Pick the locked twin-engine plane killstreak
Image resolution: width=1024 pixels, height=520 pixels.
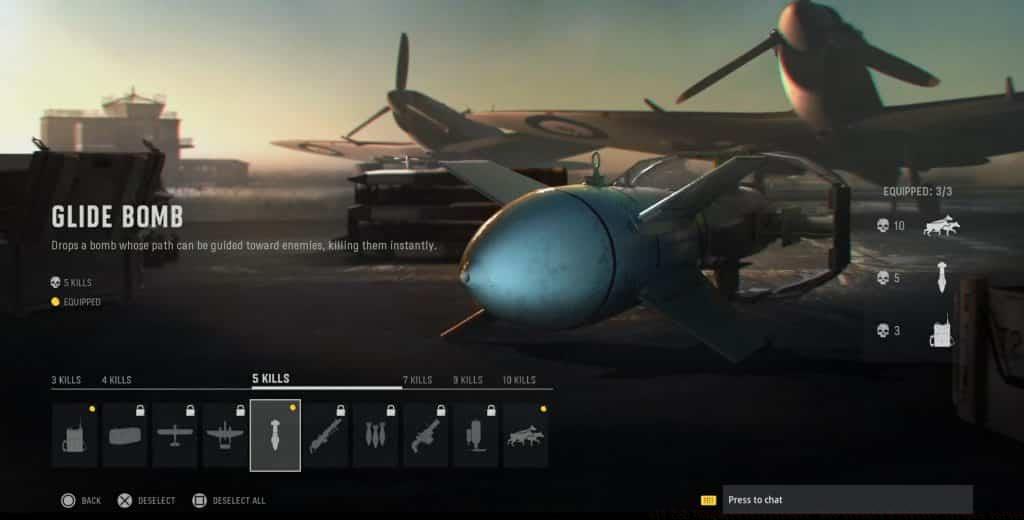coord(225,435)
